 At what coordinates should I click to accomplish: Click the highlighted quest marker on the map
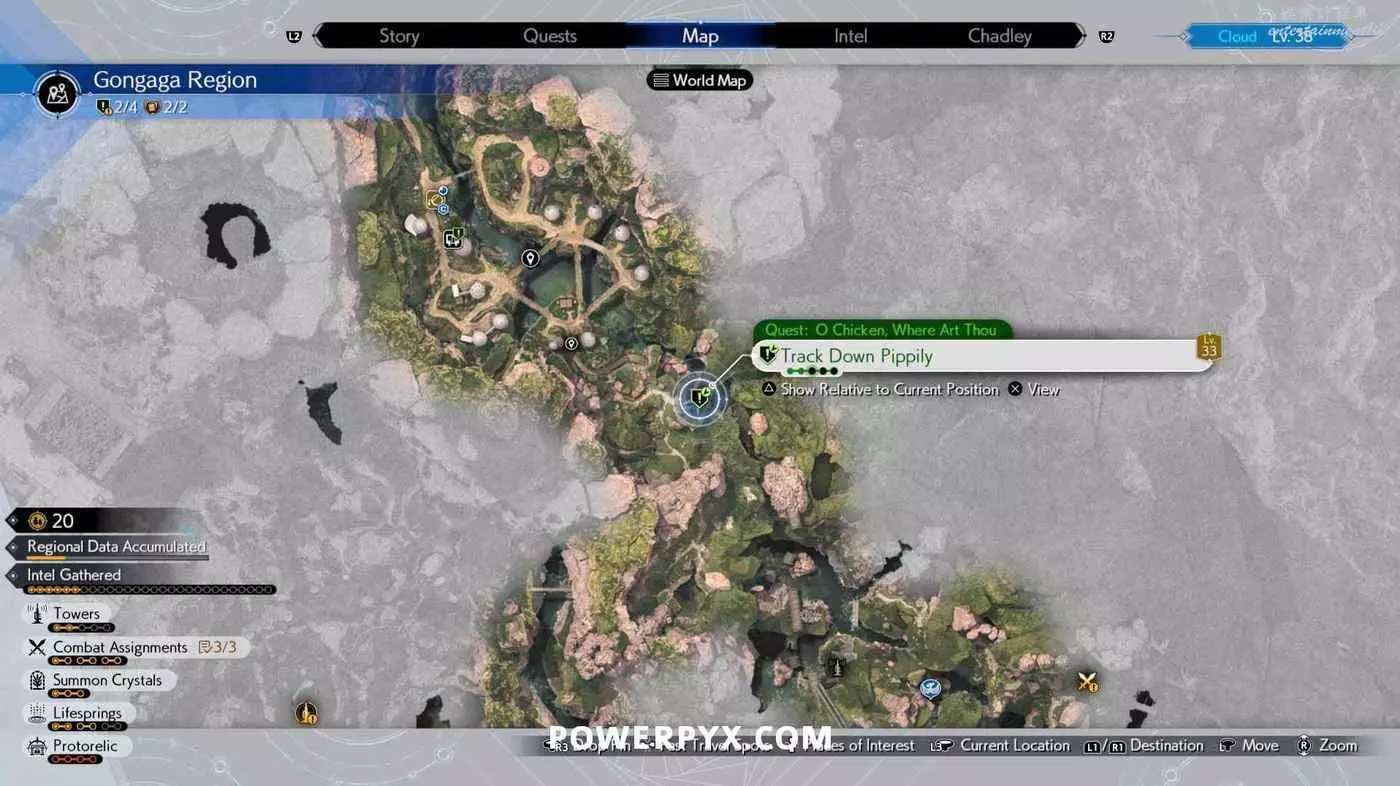pyautogui.click(x=699, y=399)
